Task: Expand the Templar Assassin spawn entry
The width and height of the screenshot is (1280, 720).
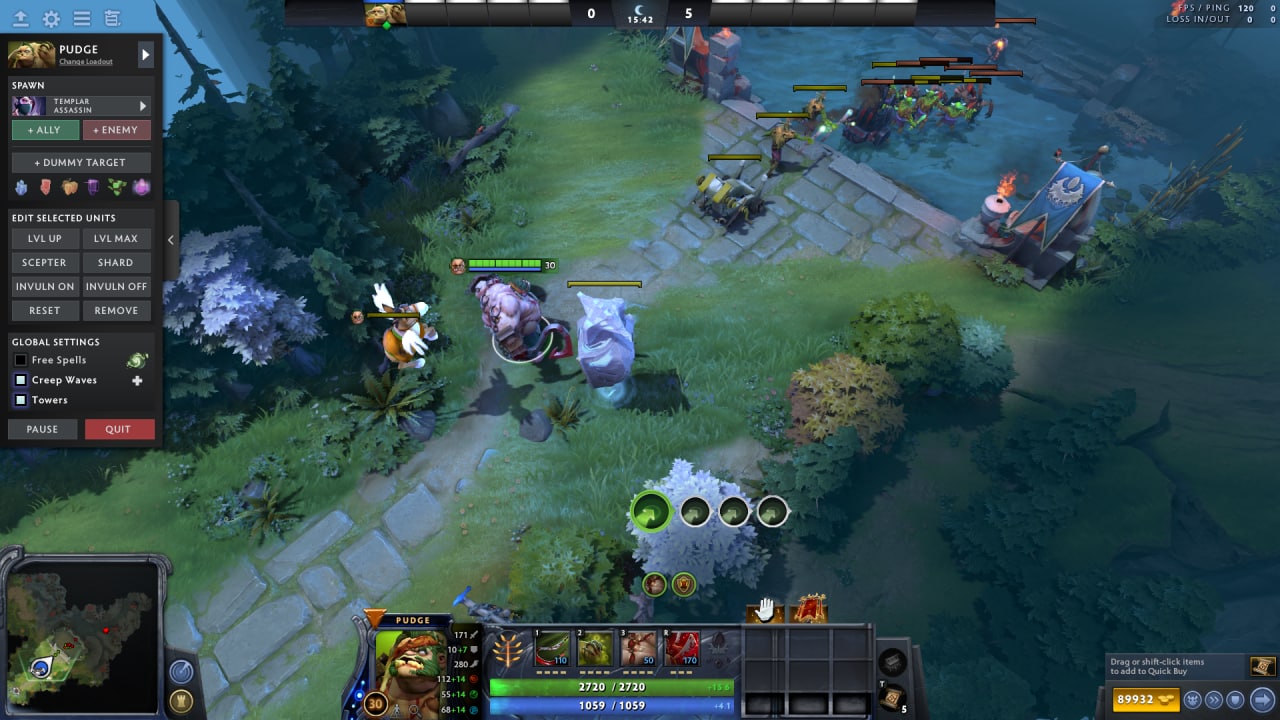Action: tap(142, 105)
